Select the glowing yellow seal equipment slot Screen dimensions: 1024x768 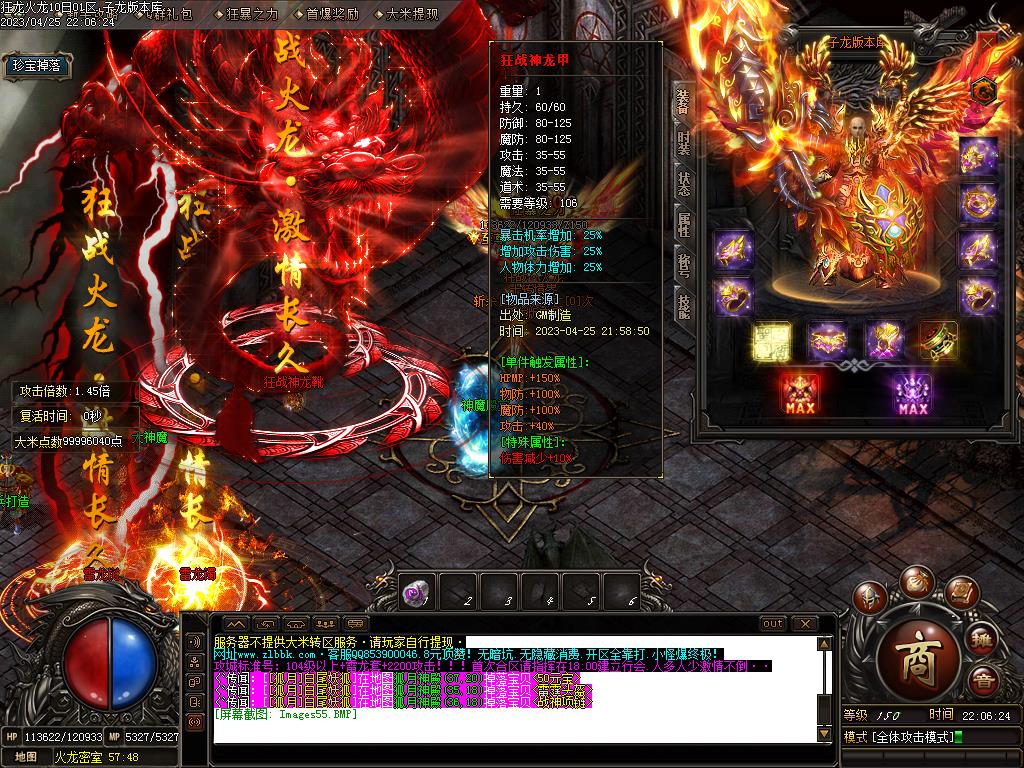click(773, 341)
